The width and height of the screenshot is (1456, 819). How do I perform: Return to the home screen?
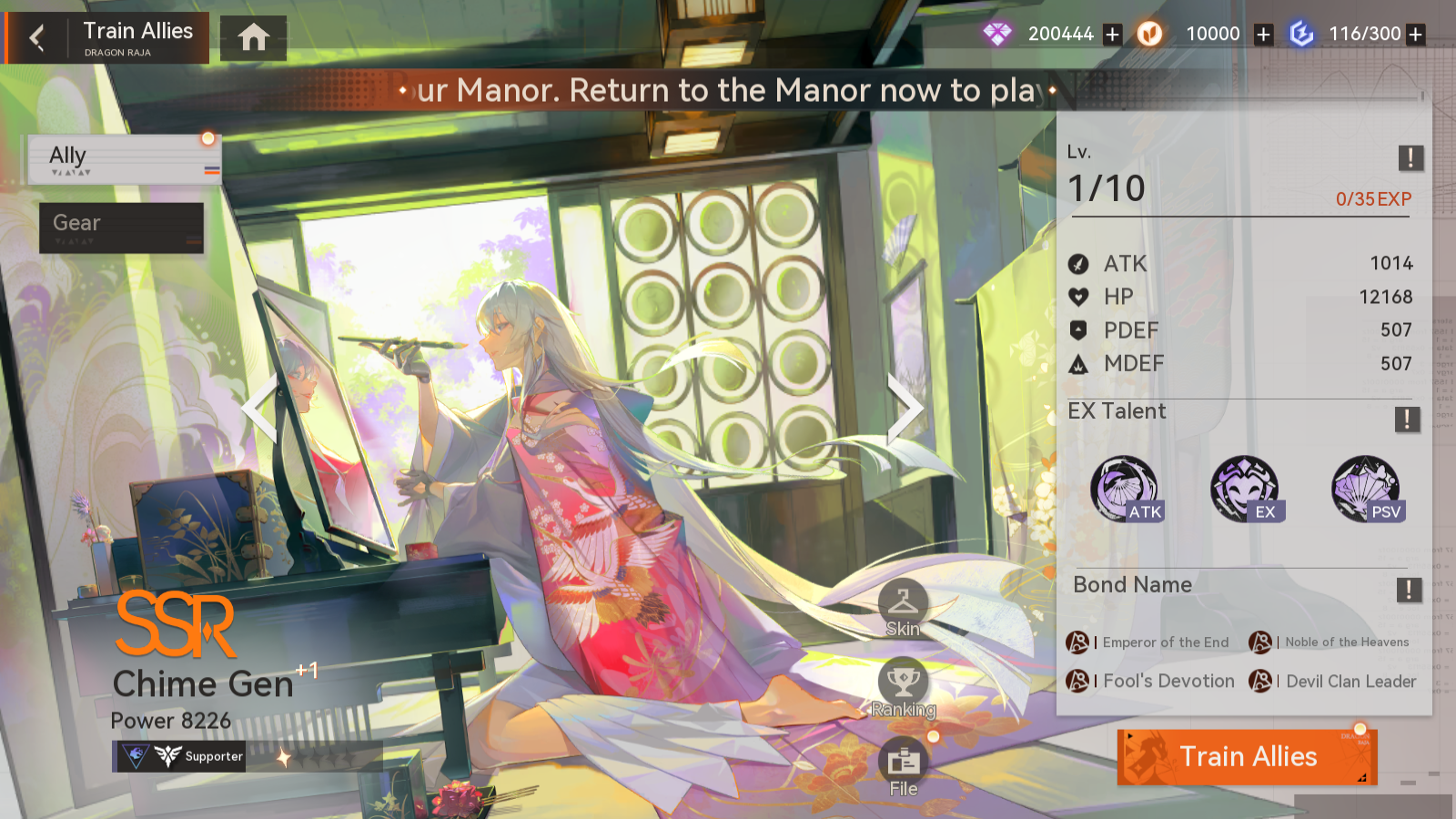(x=253, y=38)
